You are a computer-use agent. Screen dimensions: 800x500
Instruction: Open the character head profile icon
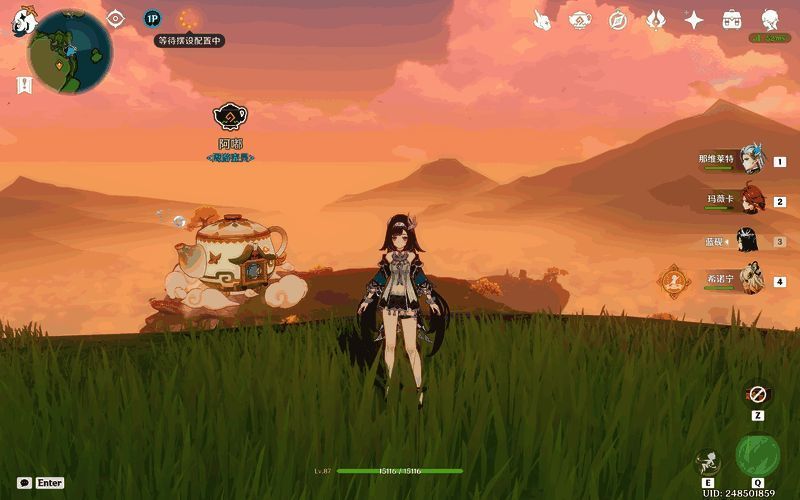[x=770, y=19]
